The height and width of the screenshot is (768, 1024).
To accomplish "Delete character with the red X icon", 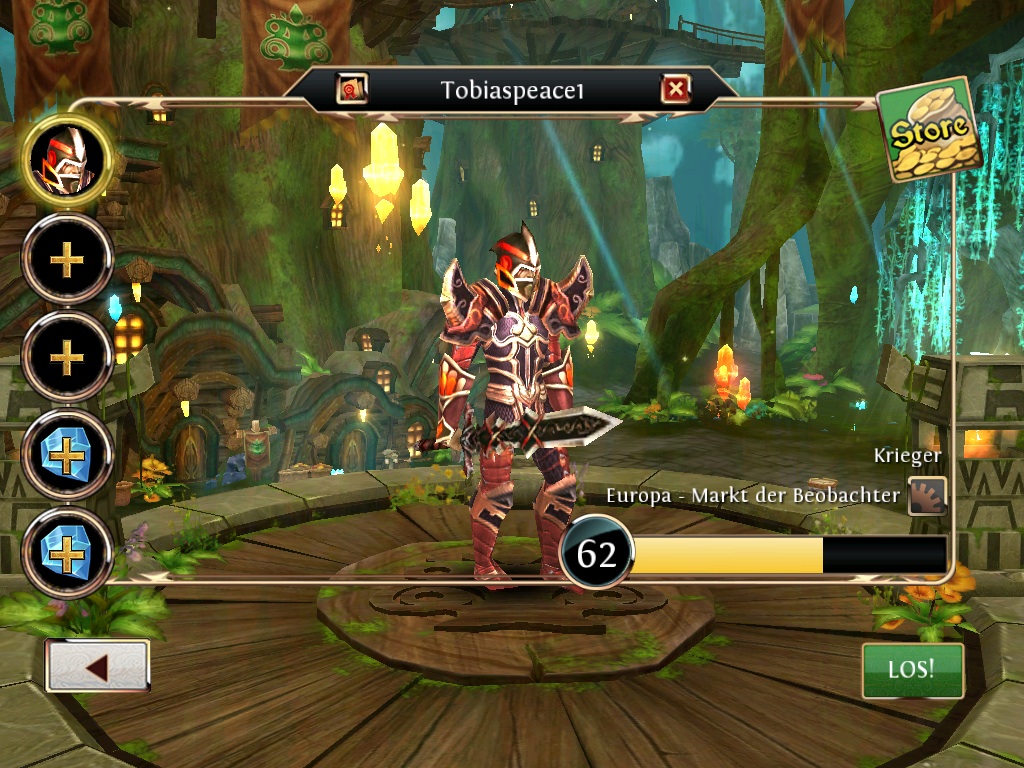I will pos(676,91).
